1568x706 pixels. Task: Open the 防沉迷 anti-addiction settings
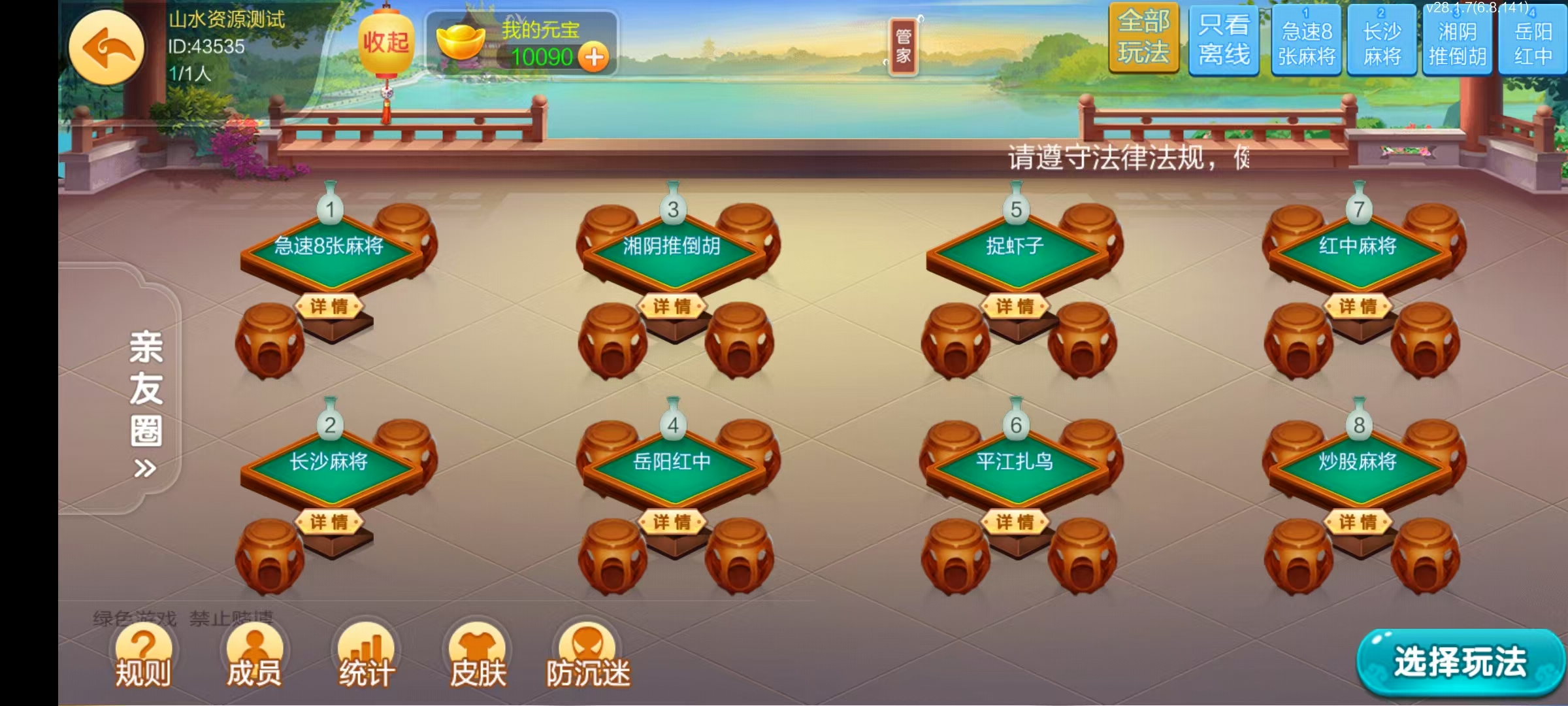[587, 654]
